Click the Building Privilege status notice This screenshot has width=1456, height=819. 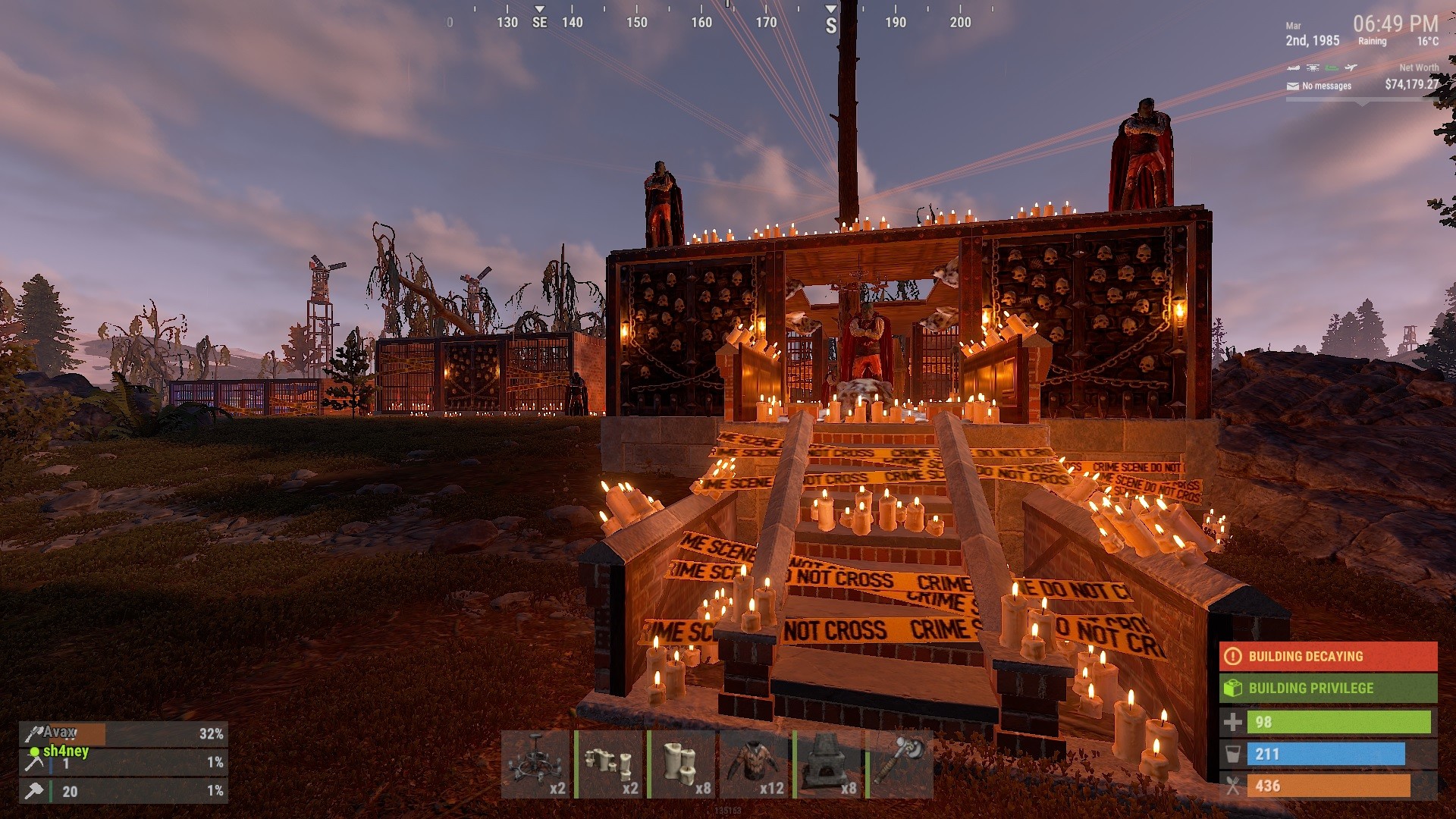1328,689
